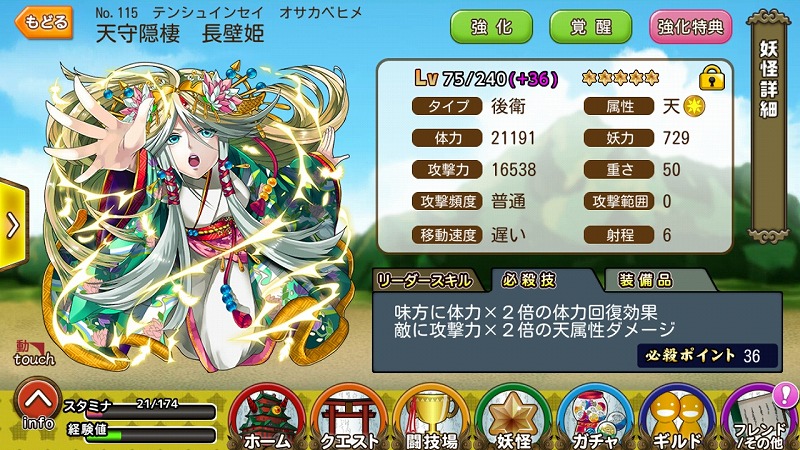Click the yellow arrow on the left edge

click(x=12, y=225)
